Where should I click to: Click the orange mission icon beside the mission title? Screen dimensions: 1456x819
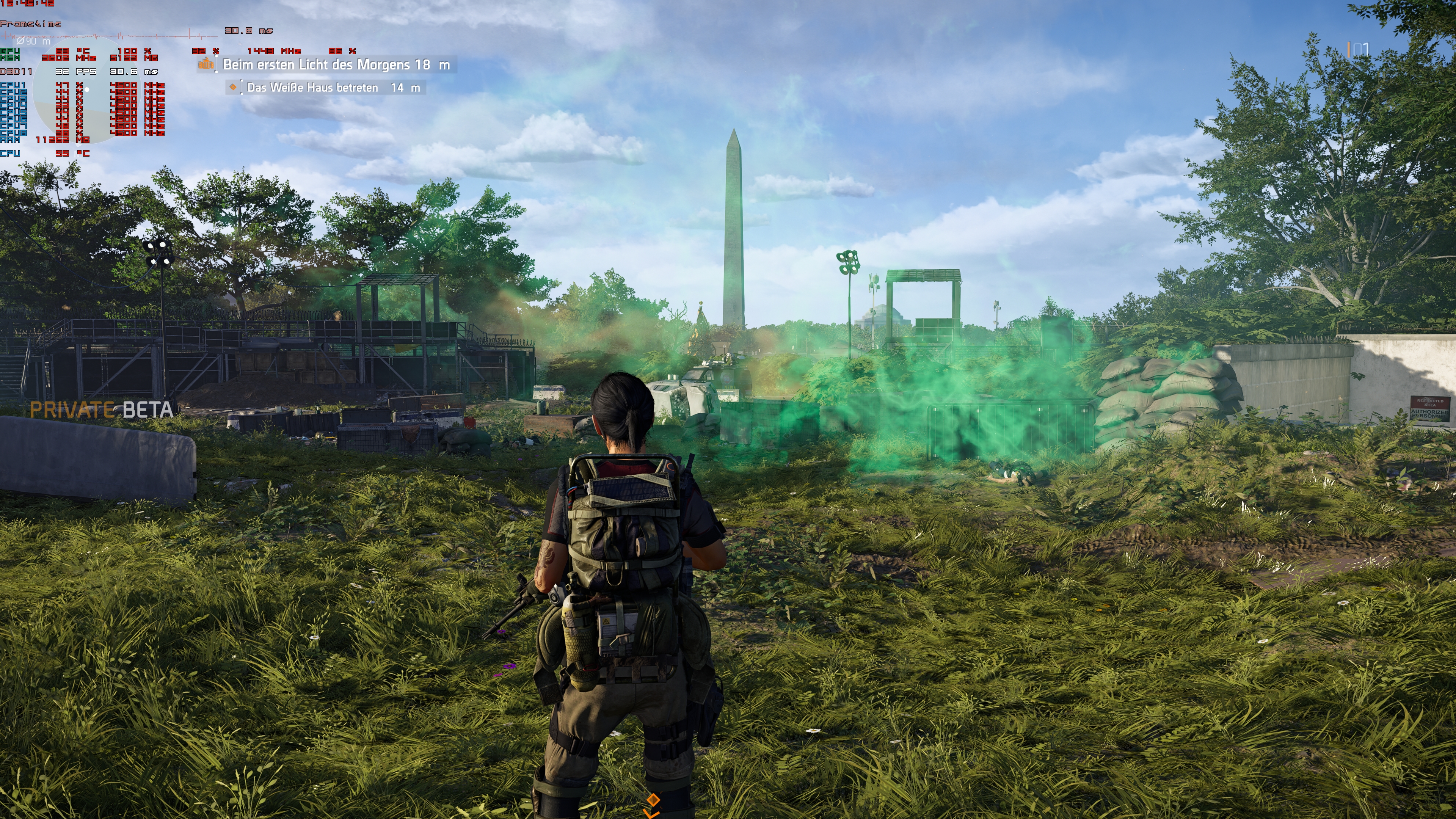[206, 65]
